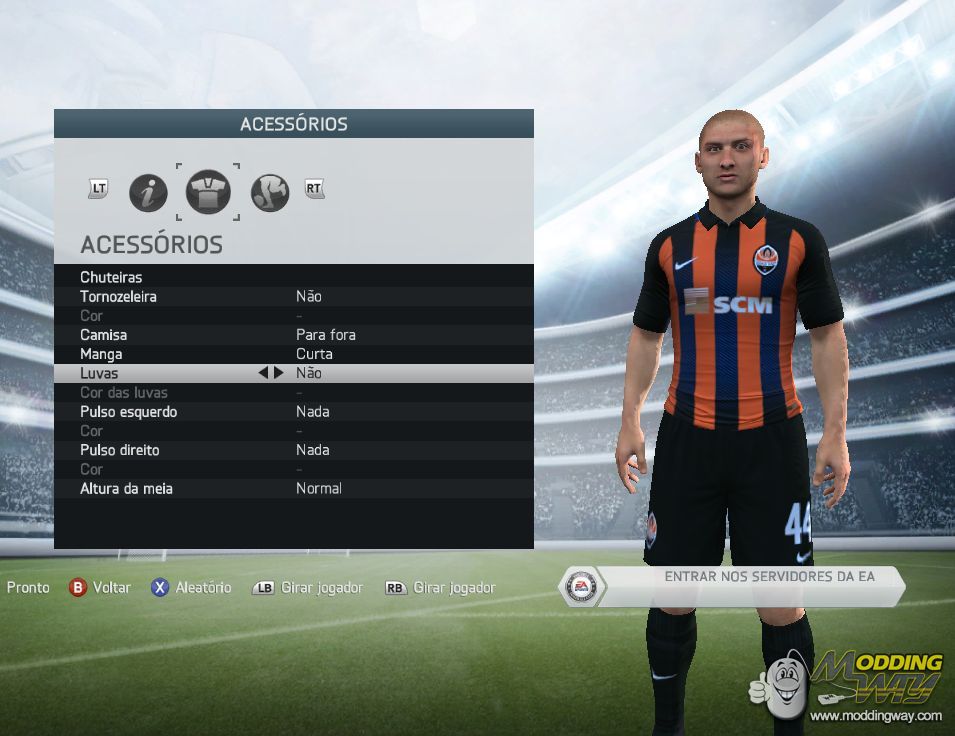Image resolution: width=955 pixels, height=736 pixels.
Task: Select the Camisa setting row
Action: click(x=293, y=335)
